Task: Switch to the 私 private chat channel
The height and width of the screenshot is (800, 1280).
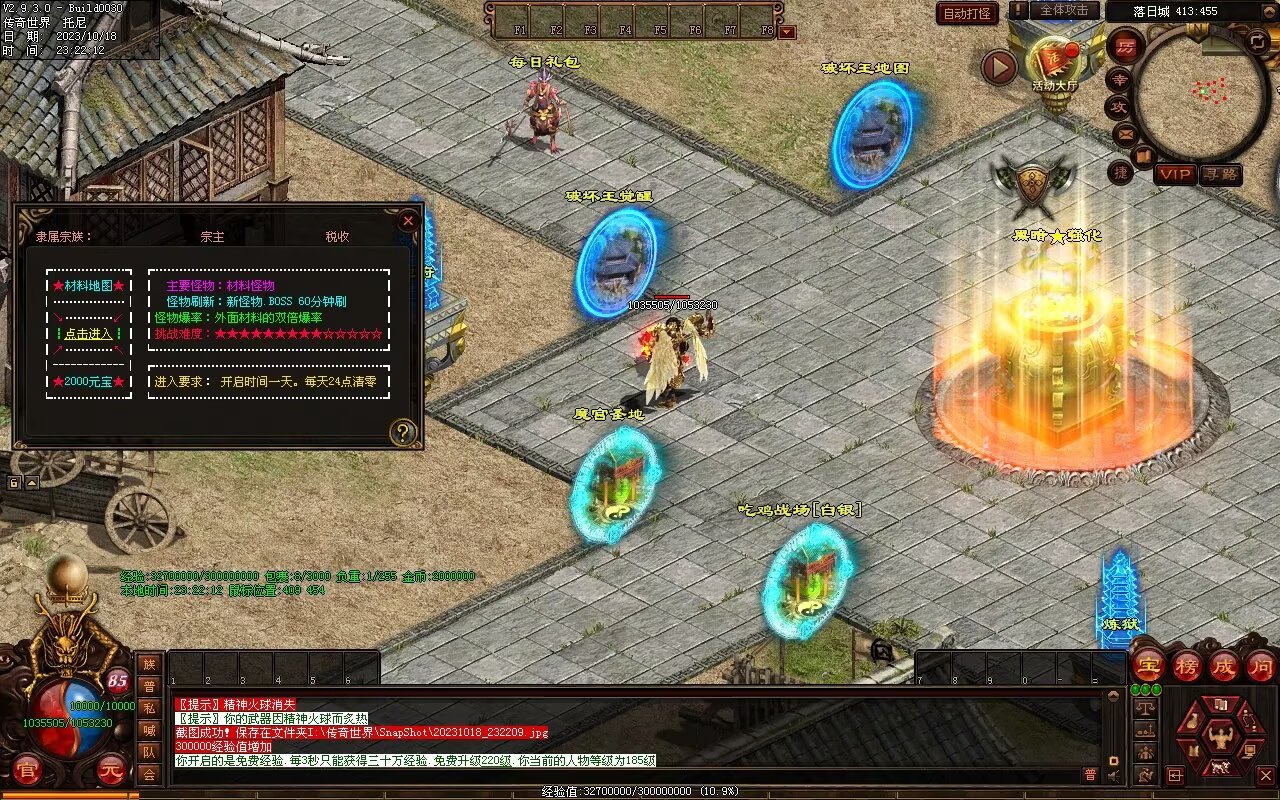Action: pyautogui.click(x=149, y=708)
